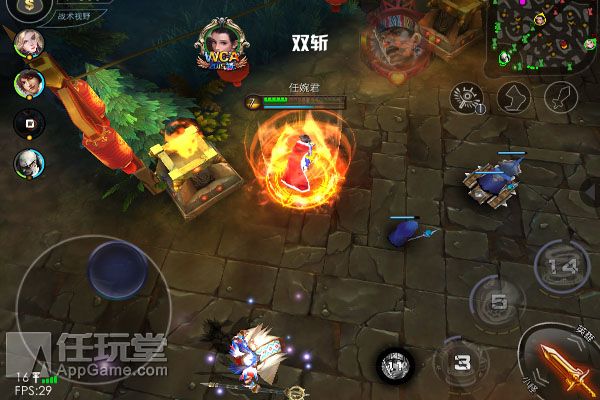Select the blonde teammate portrait
The width and height of the screenshot is (600, 400).
pyautogui.click(x=29, y=44)
